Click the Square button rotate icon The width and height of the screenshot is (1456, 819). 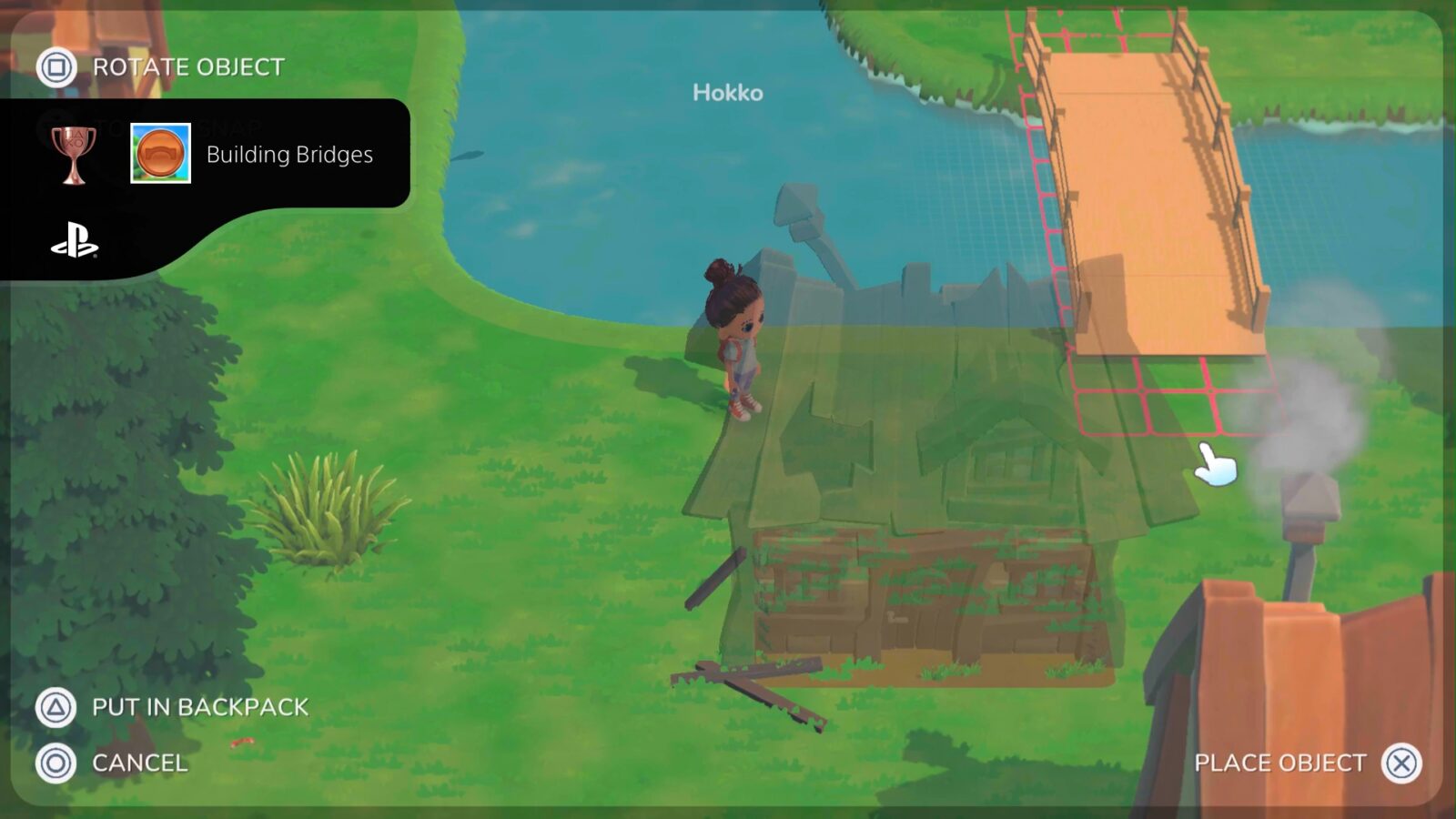click(x=56, y=66)
